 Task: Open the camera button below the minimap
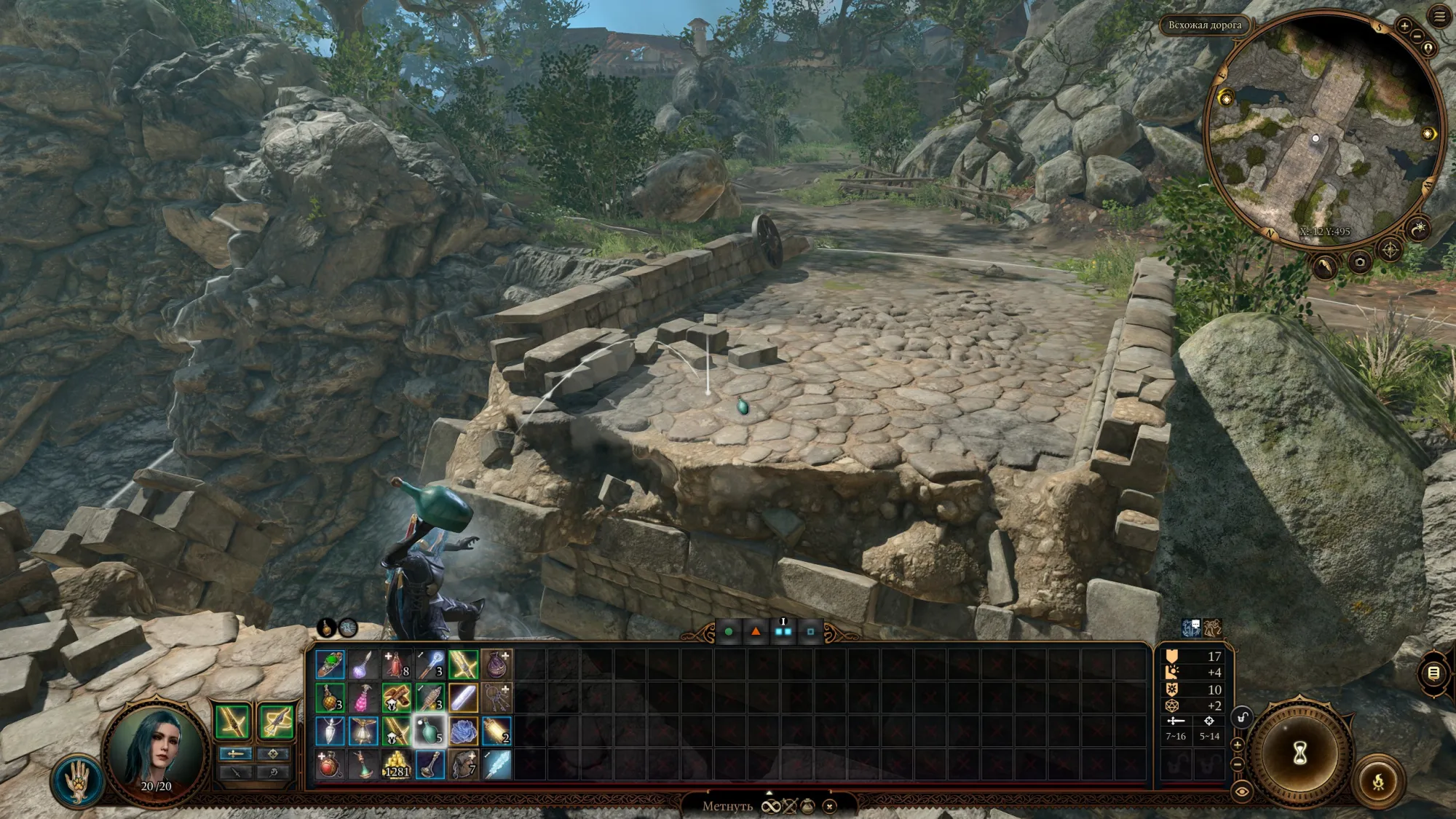(x=1359, y=262)
